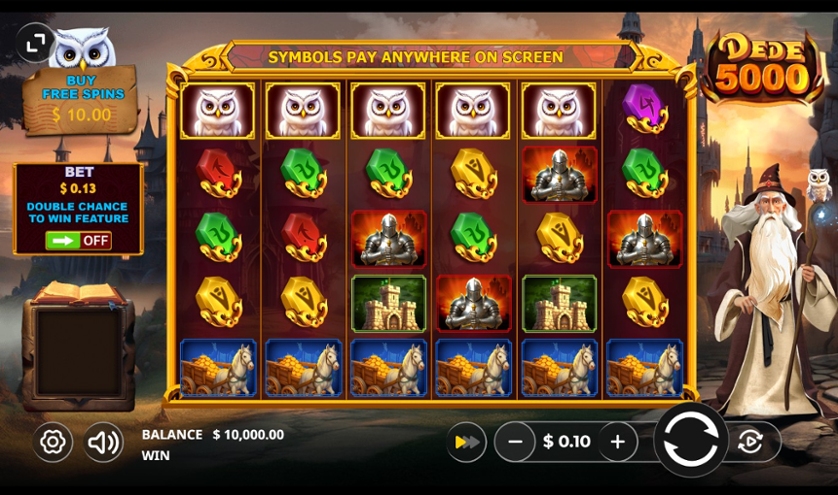Spin the reels with the circular arrow button

click(691, 441)
